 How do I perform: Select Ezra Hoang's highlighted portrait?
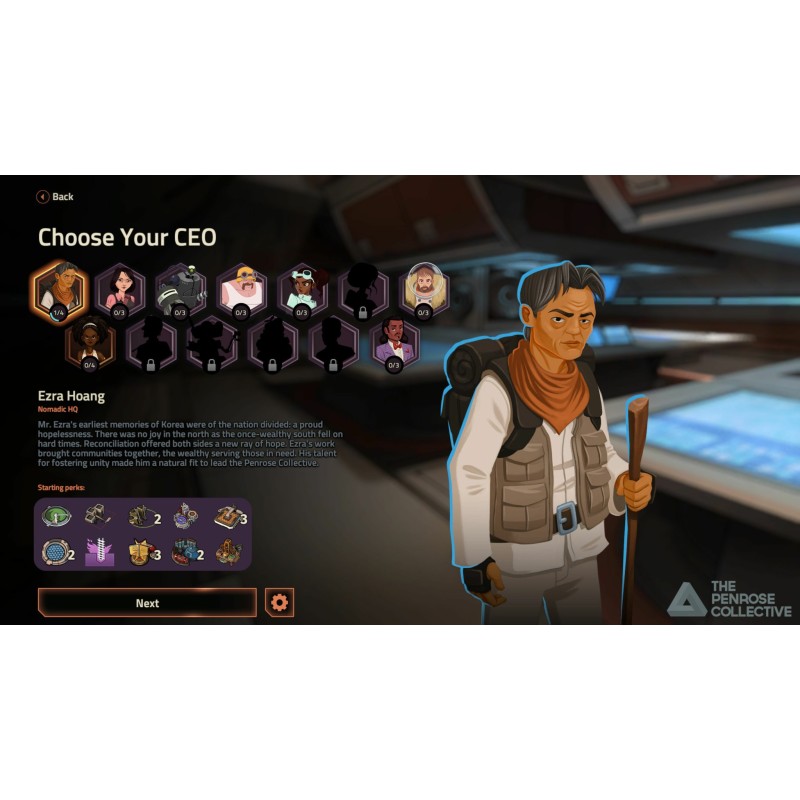pyautogui.click(x=60, y=287)
